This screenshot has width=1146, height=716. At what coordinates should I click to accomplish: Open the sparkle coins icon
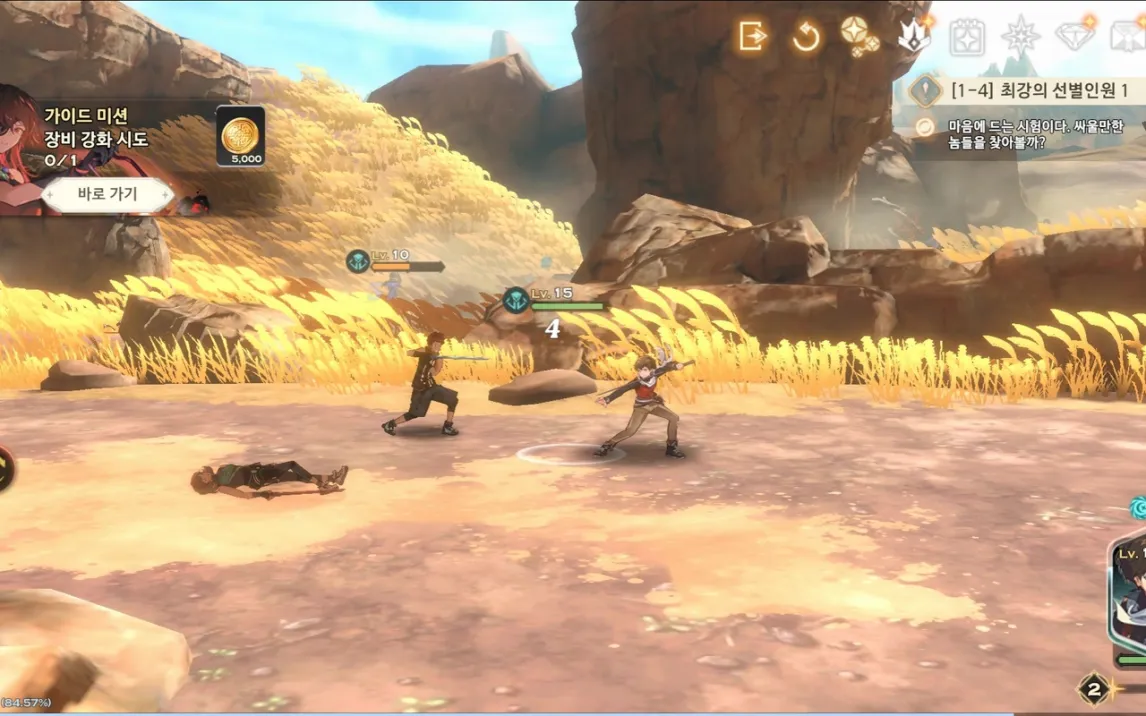pos(859,36)
